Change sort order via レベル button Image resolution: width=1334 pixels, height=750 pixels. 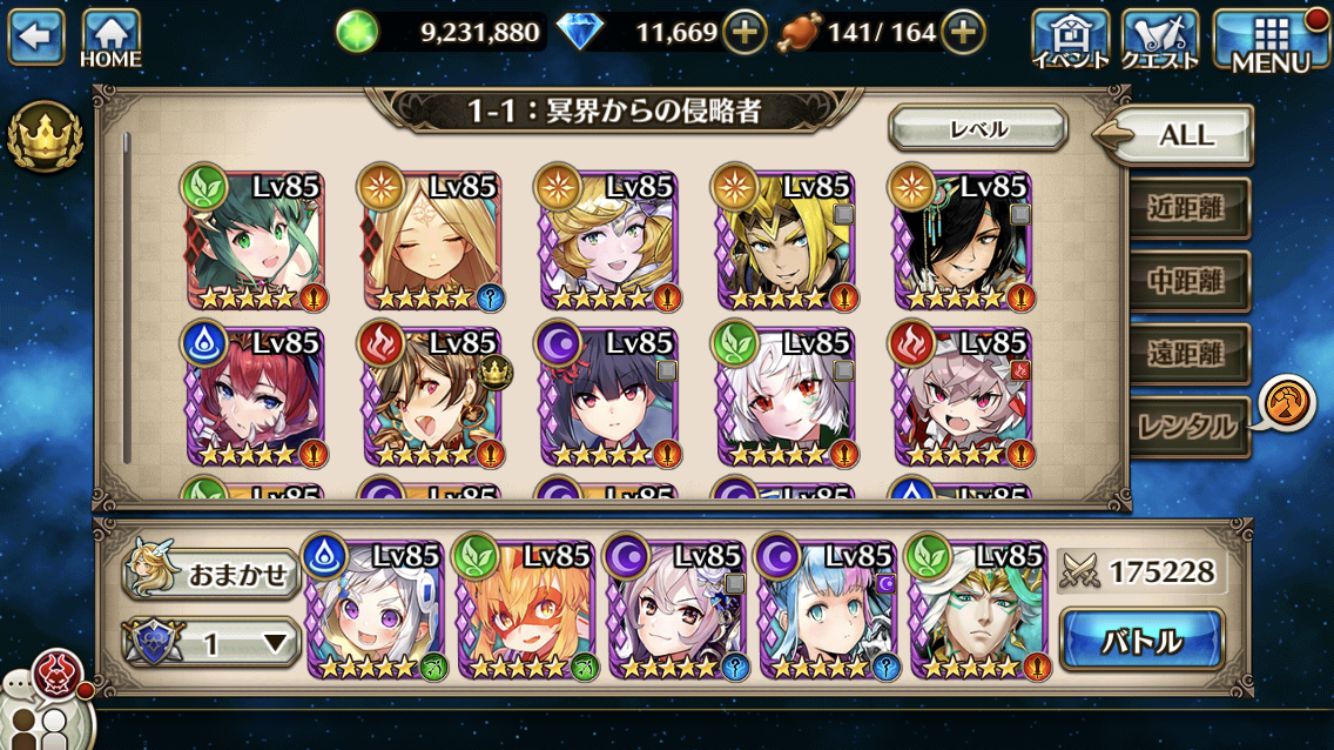click(x=978, y=129)
